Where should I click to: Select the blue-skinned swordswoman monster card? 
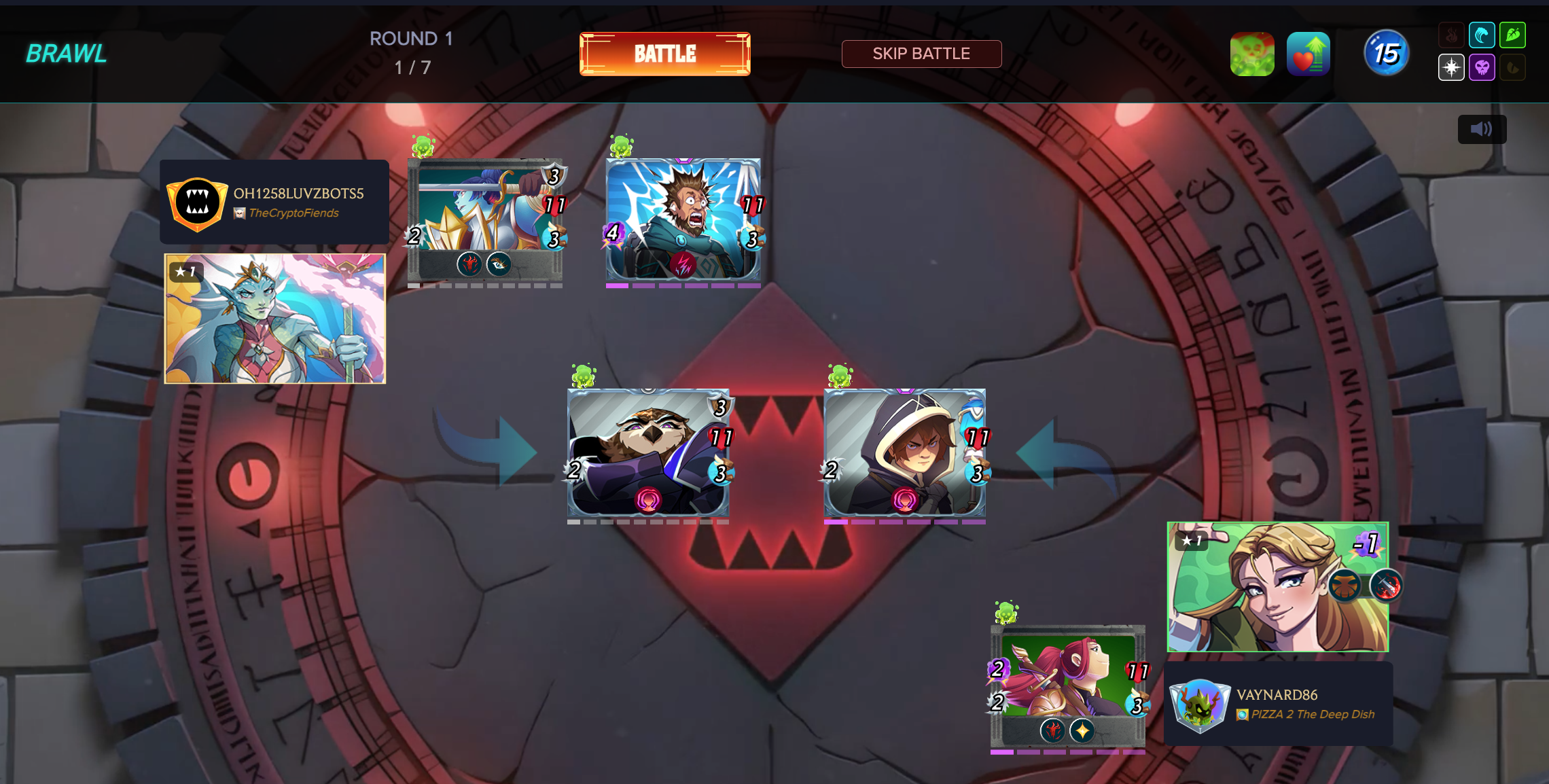coord(484,219)
